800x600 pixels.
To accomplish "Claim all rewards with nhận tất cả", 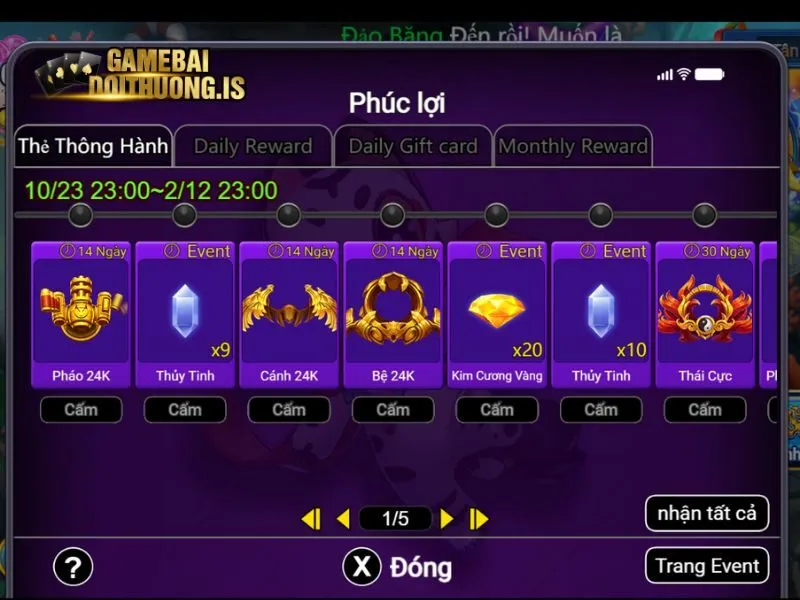I will tap(707, 514).
